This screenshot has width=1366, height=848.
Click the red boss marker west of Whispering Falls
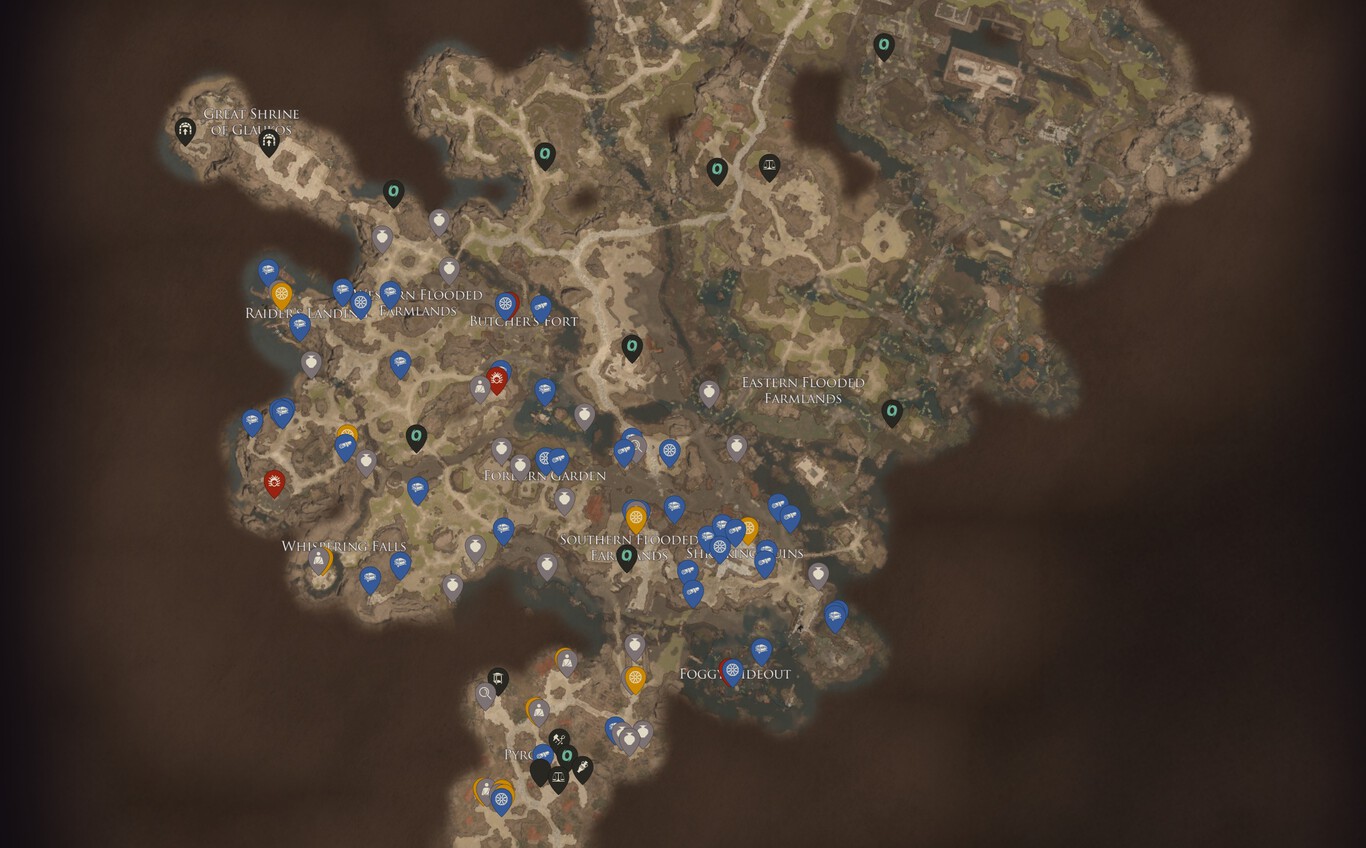click(273, 481)
